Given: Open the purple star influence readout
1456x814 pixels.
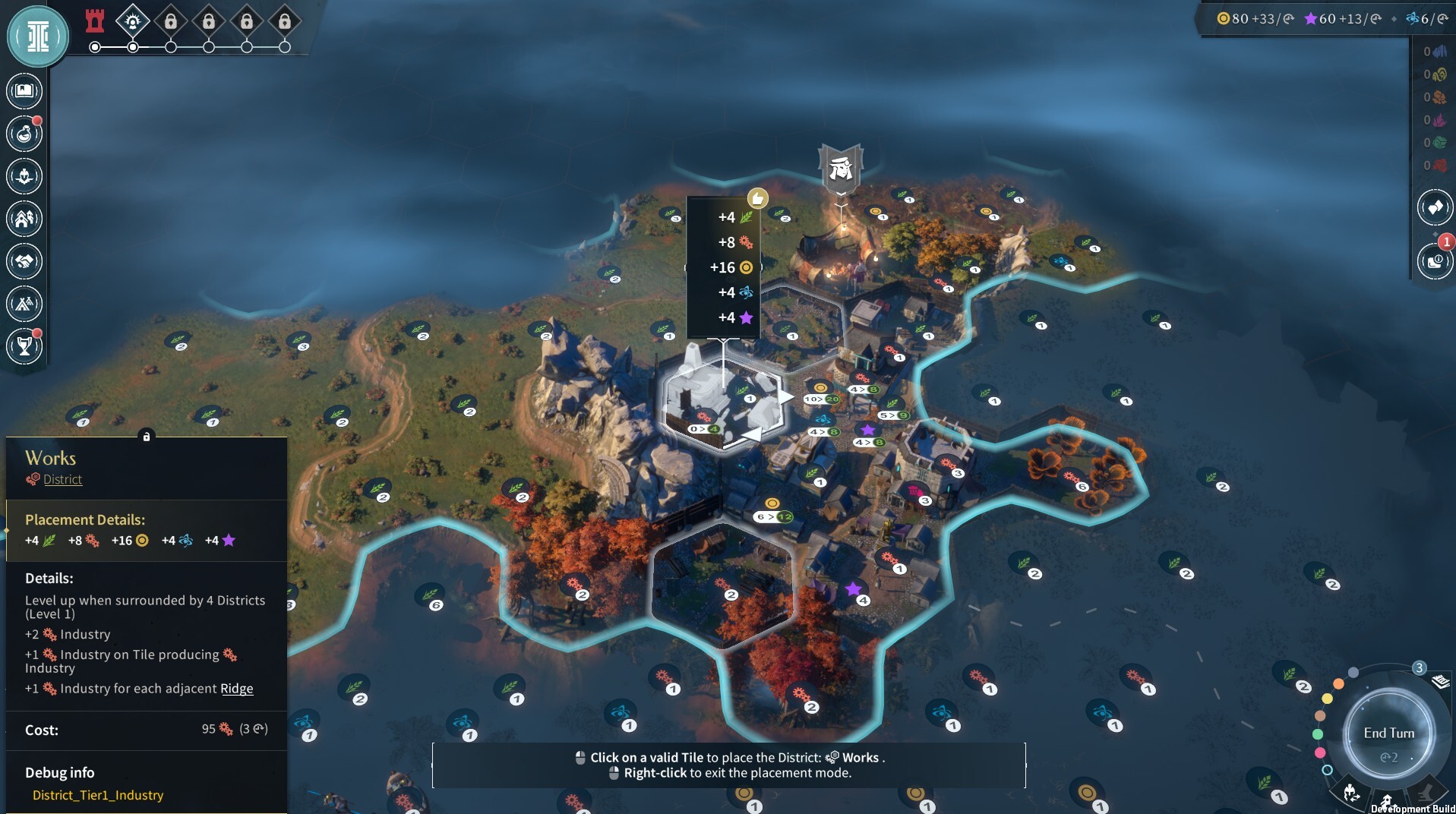Looking at the screenshot, I should (1342, 18).
